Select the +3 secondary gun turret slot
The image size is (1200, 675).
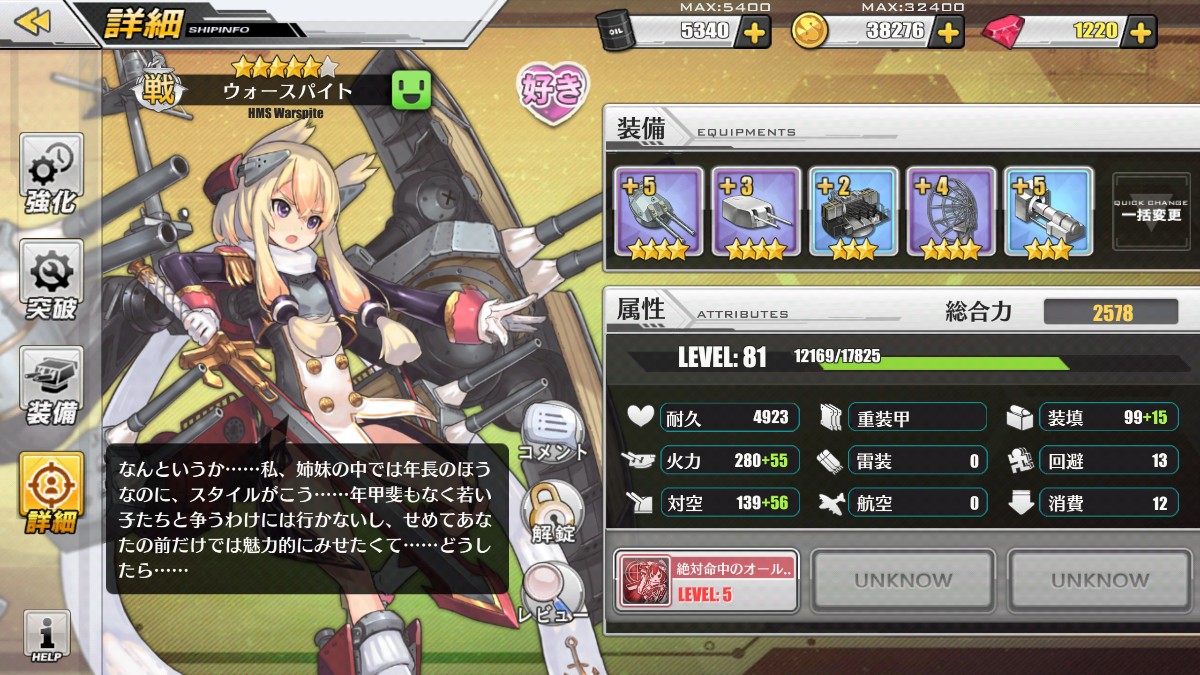[755, 214]
